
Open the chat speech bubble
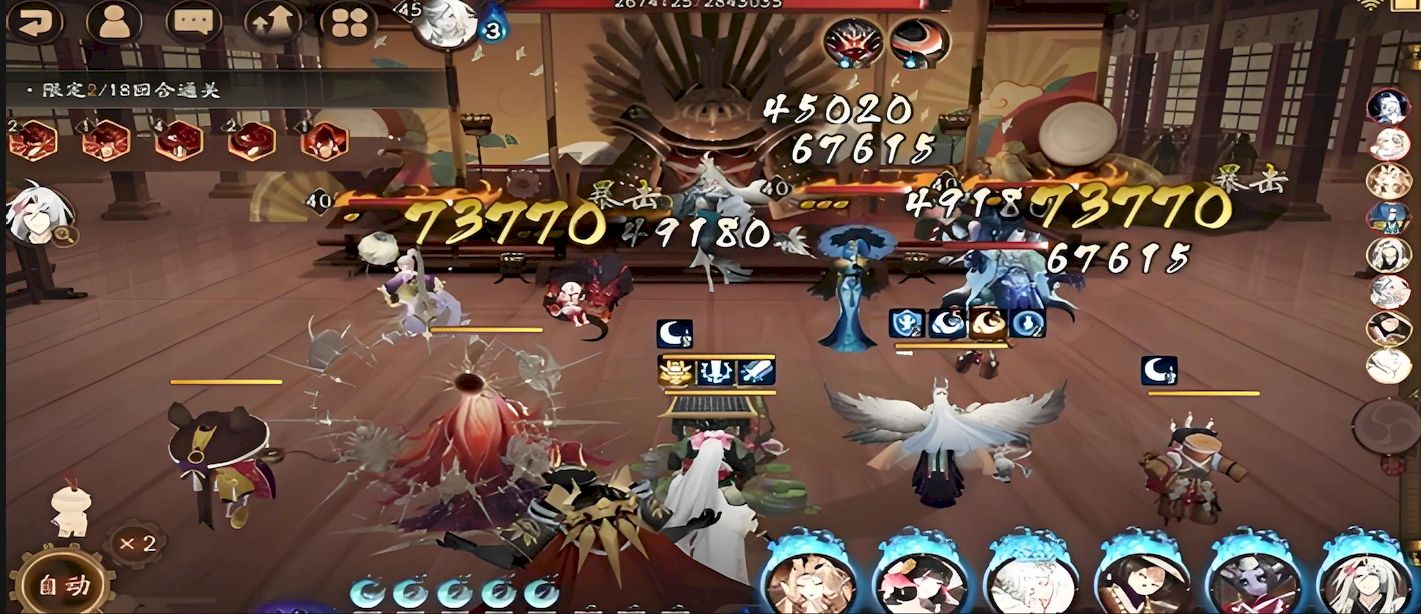coord(192,21)
